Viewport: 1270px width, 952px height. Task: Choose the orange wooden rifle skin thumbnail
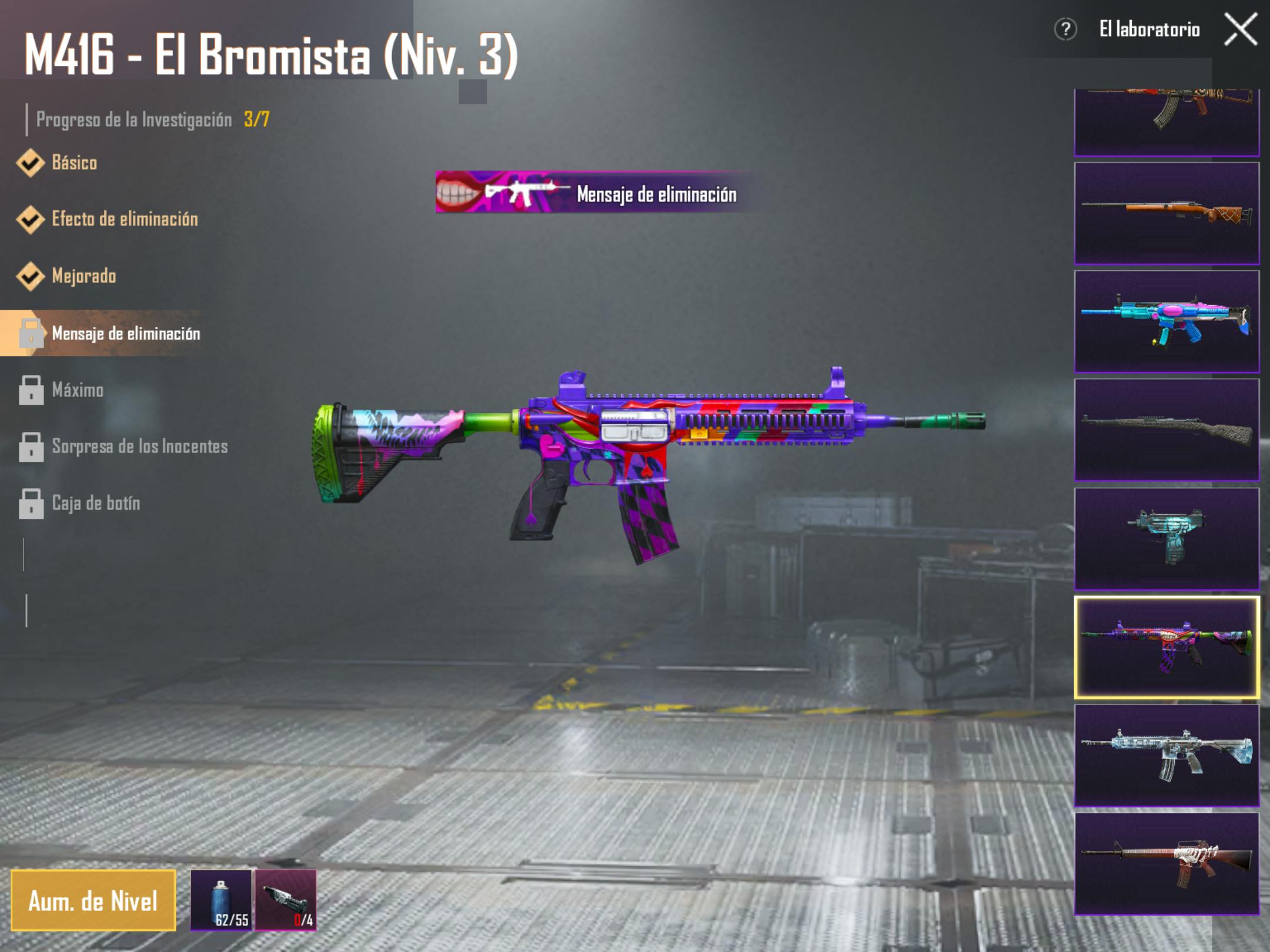[1167, 213]
